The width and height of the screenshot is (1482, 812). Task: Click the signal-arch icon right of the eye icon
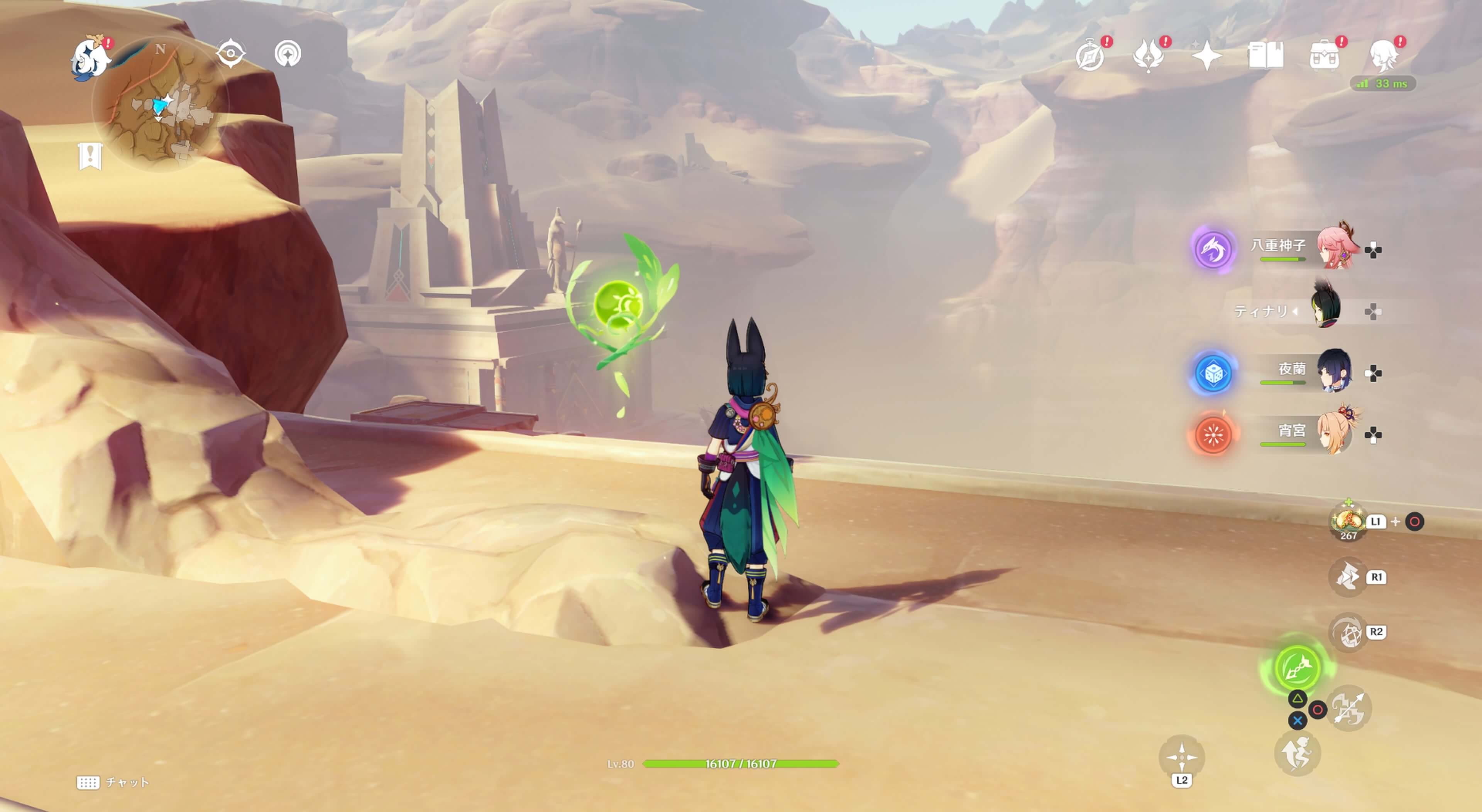288,54
